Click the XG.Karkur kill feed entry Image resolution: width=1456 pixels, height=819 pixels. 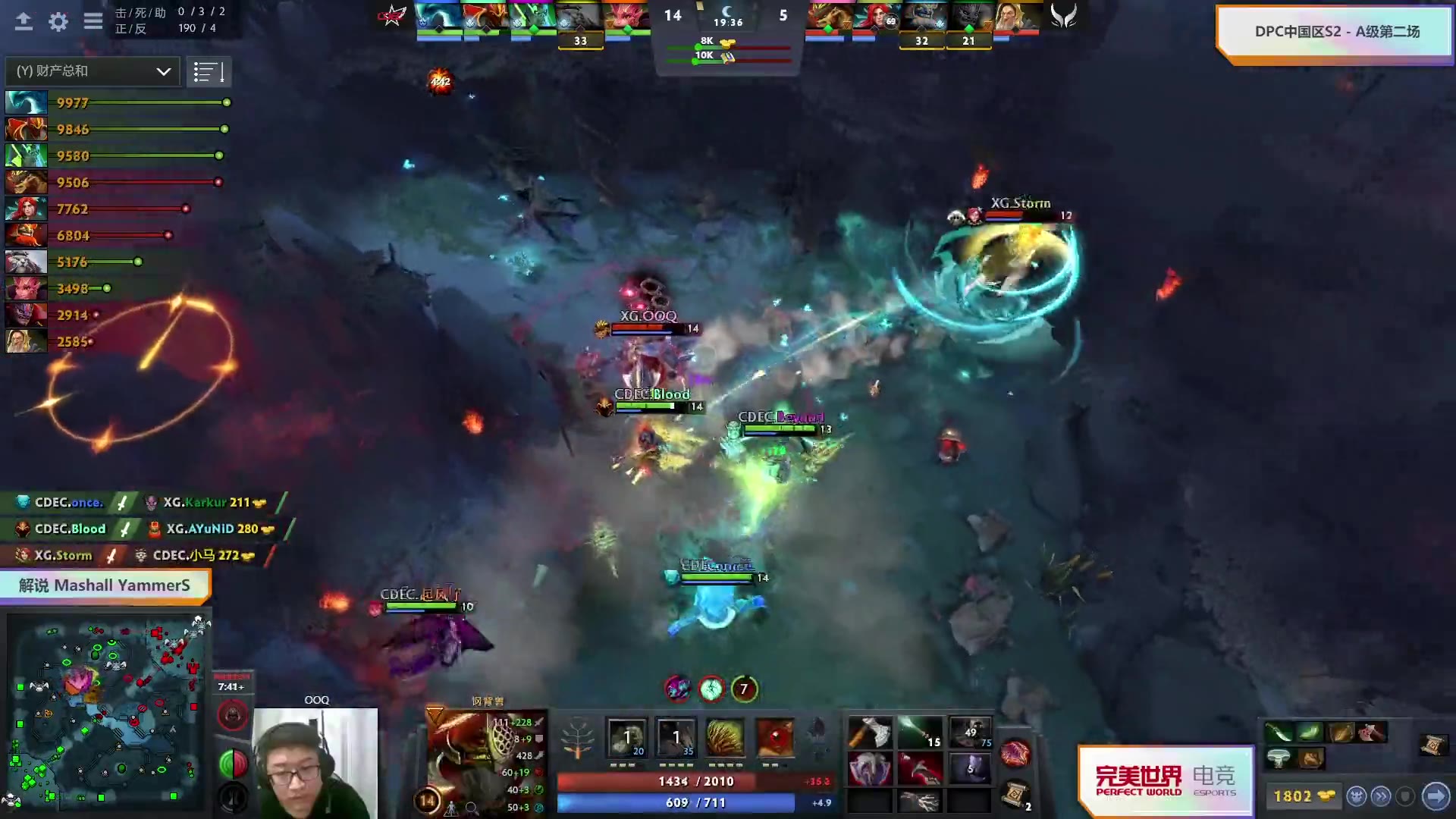tap(199, 502)
